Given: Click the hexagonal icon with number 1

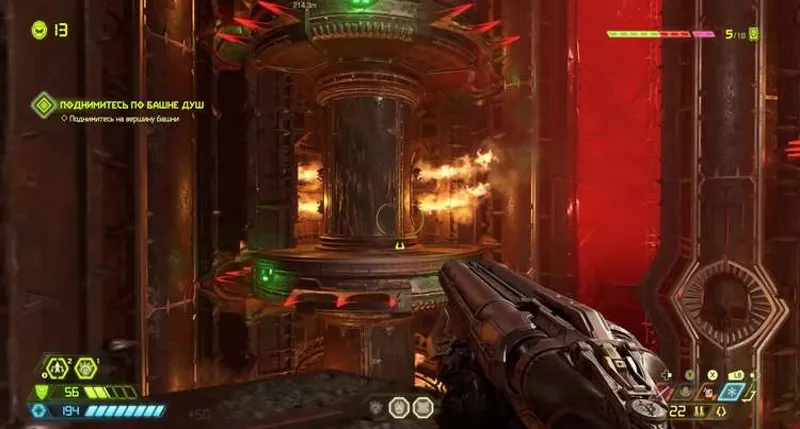Looking at the screenshot, I should coord(86,370).
